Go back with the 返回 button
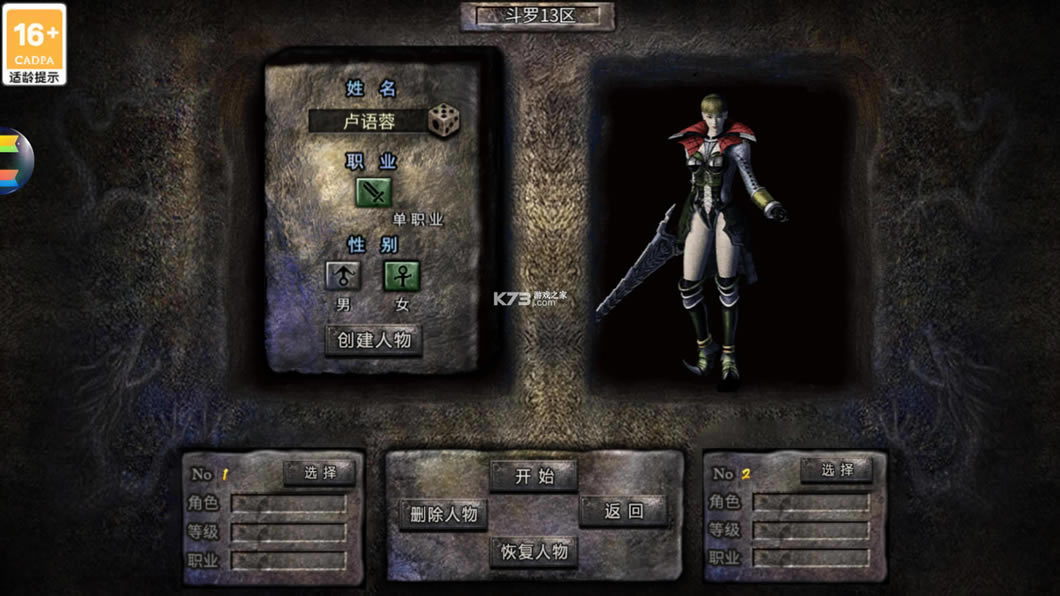 tap(623, 512)
